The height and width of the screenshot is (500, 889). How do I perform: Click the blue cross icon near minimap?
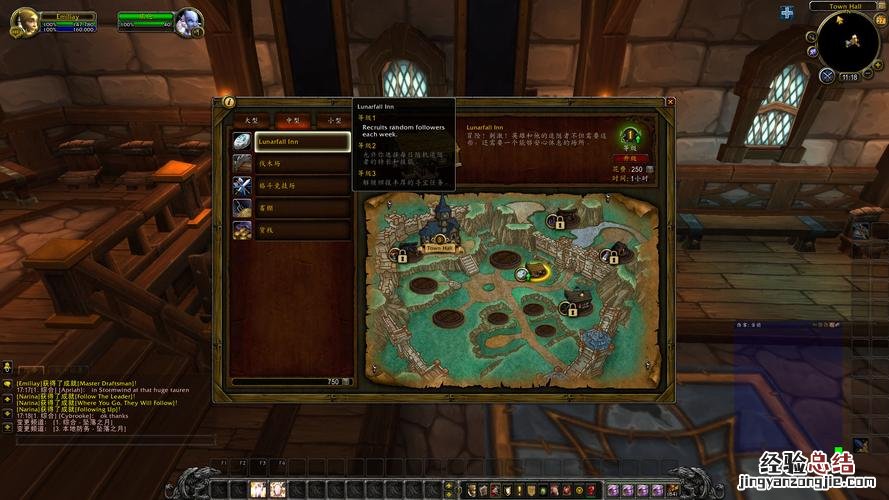click(787, 13)
